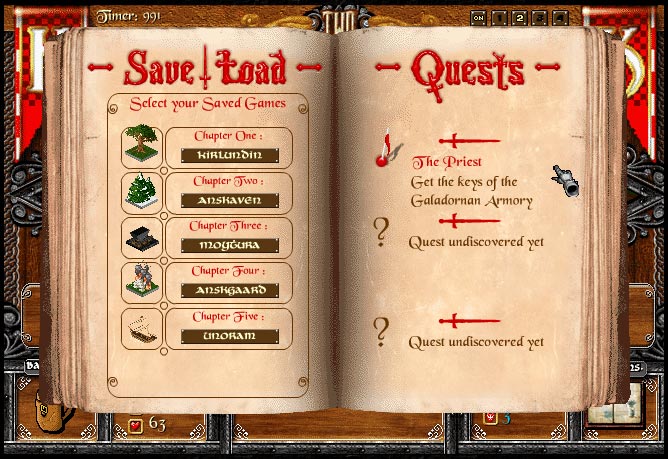Choose the castle tower Chapter Four thumbnail
The height and width of the screenshot is (459, 668).
click(142, 283)
